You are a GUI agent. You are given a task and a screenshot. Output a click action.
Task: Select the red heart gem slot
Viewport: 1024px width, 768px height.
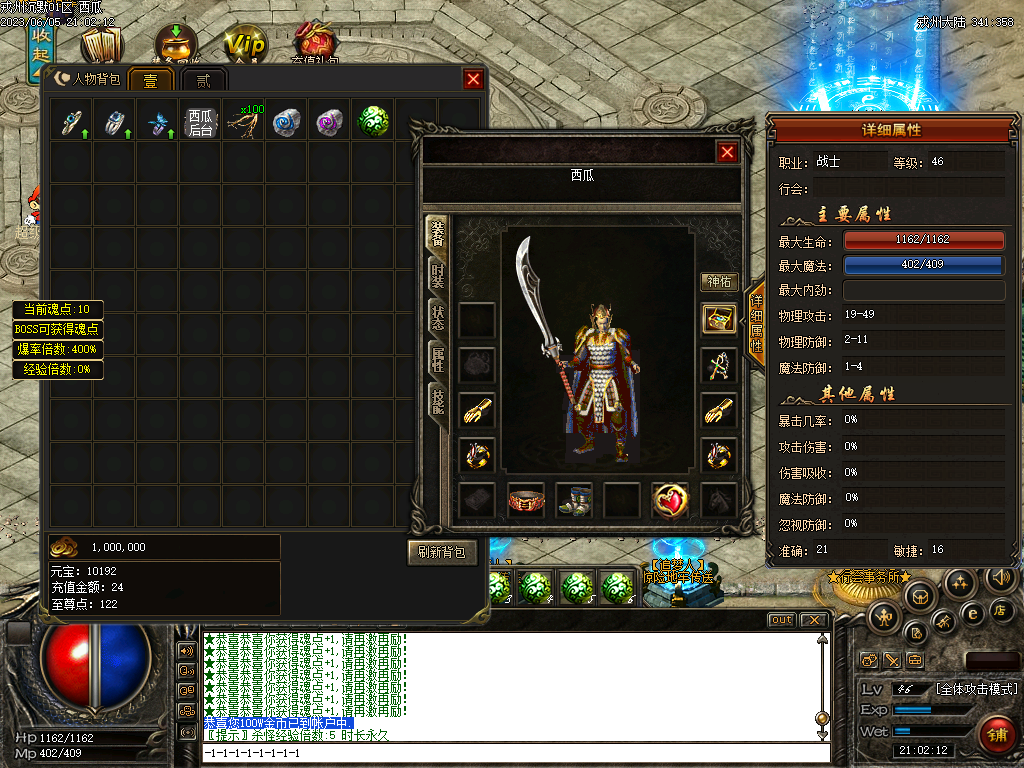pos(670,499)
